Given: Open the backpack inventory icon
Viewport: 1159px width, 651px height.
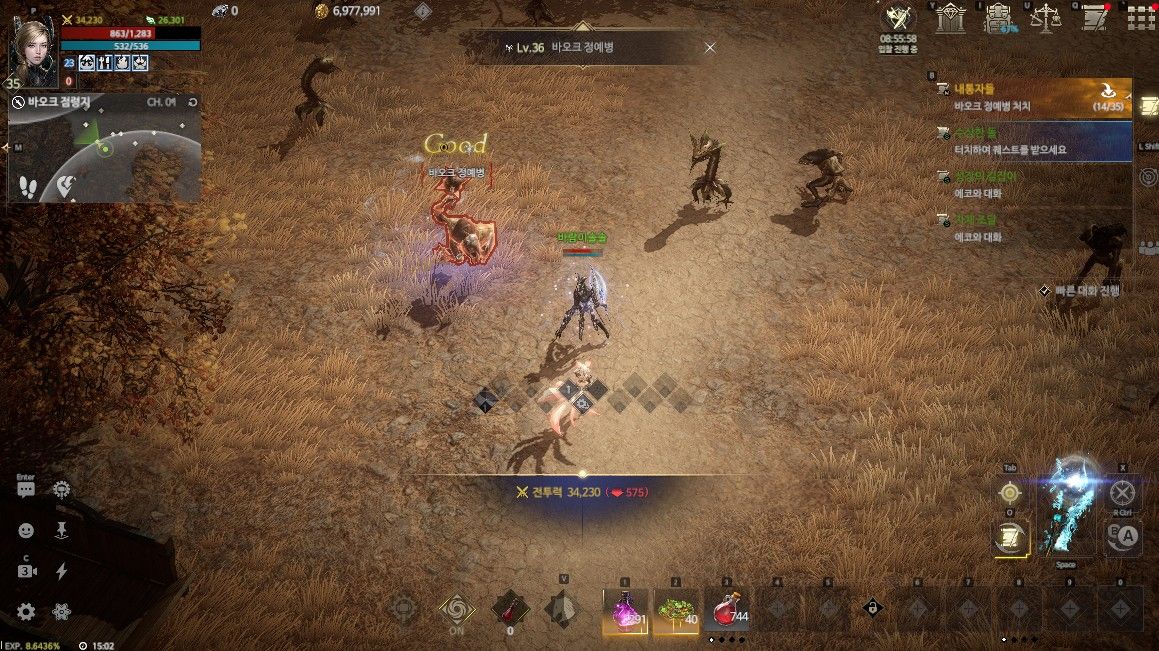Looking at the screenshot, I should coord(998,17).
